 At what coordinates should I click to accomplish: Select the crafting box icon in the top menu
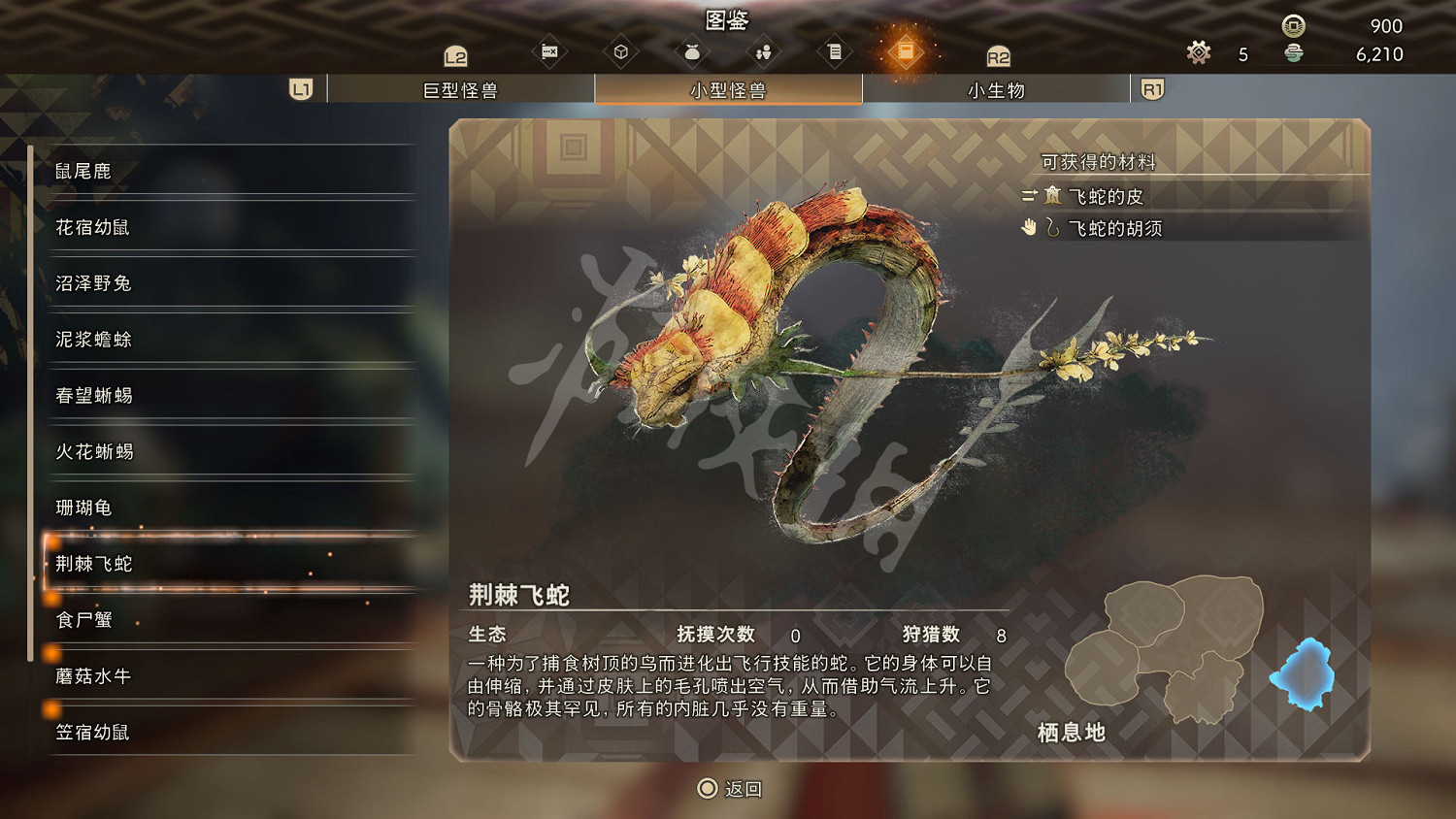tap(620, 50)
